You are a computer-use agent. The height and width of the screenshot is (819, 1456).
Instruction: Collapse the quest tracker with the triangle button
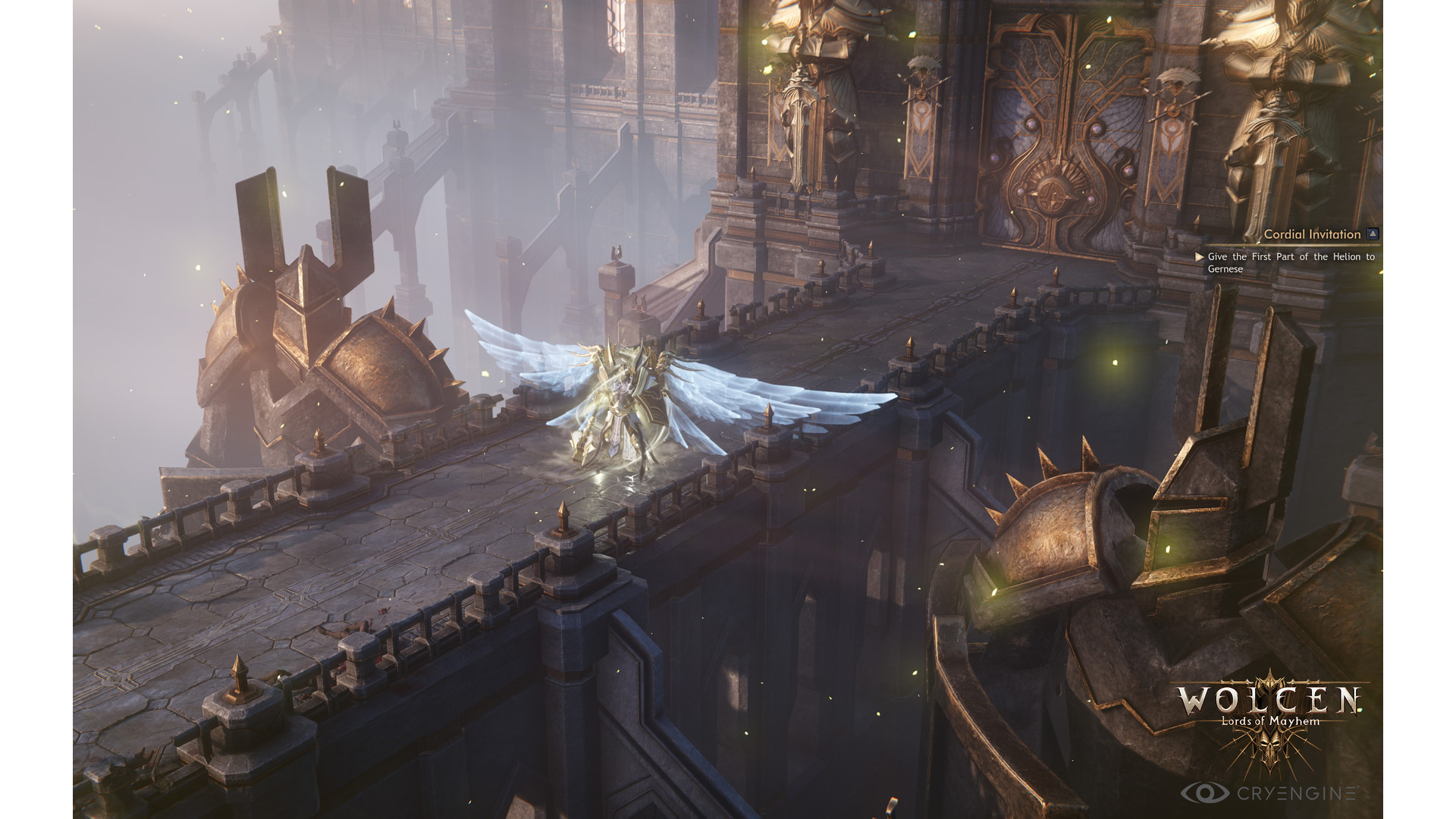(1373, 234)
